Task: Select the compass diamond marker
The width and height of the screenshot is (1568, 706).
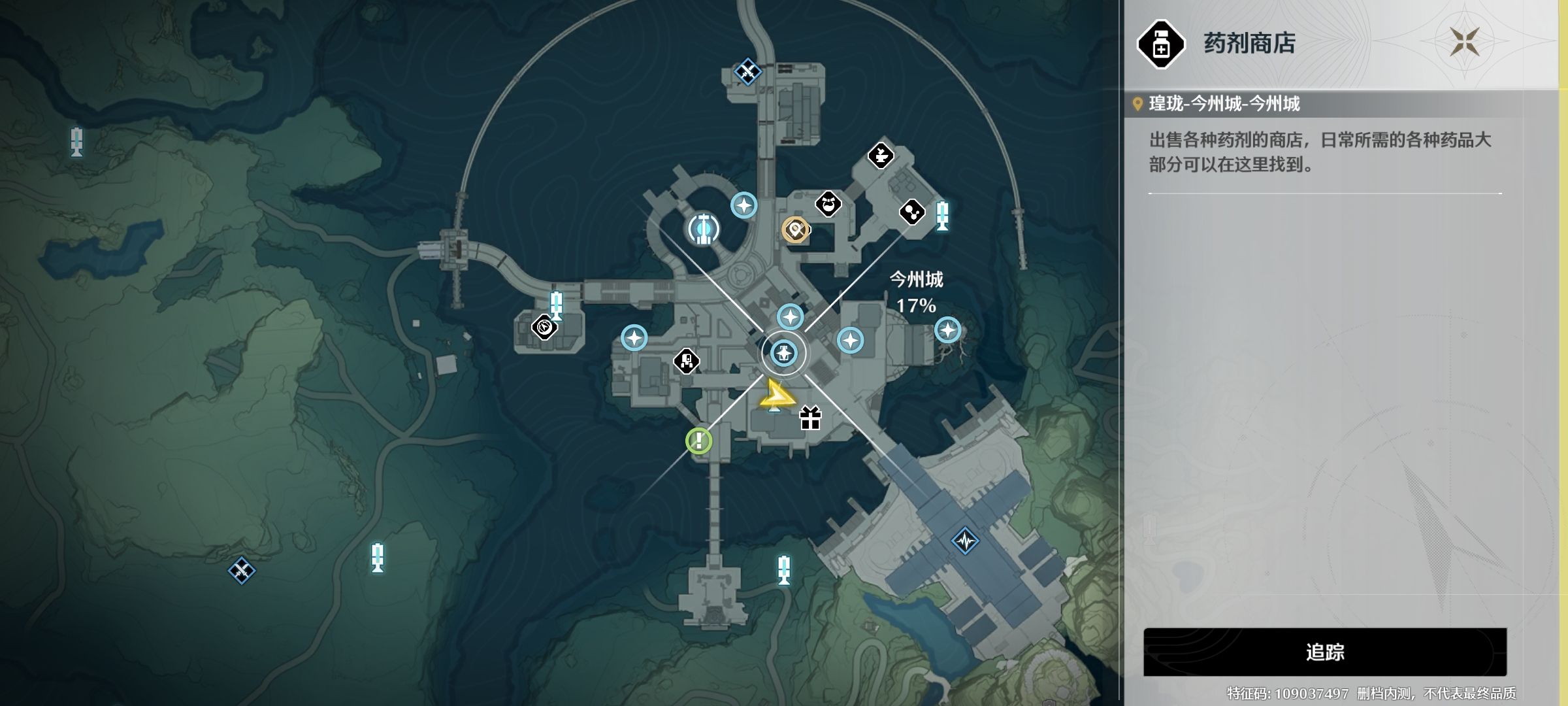Action: [x=544, y=327]
